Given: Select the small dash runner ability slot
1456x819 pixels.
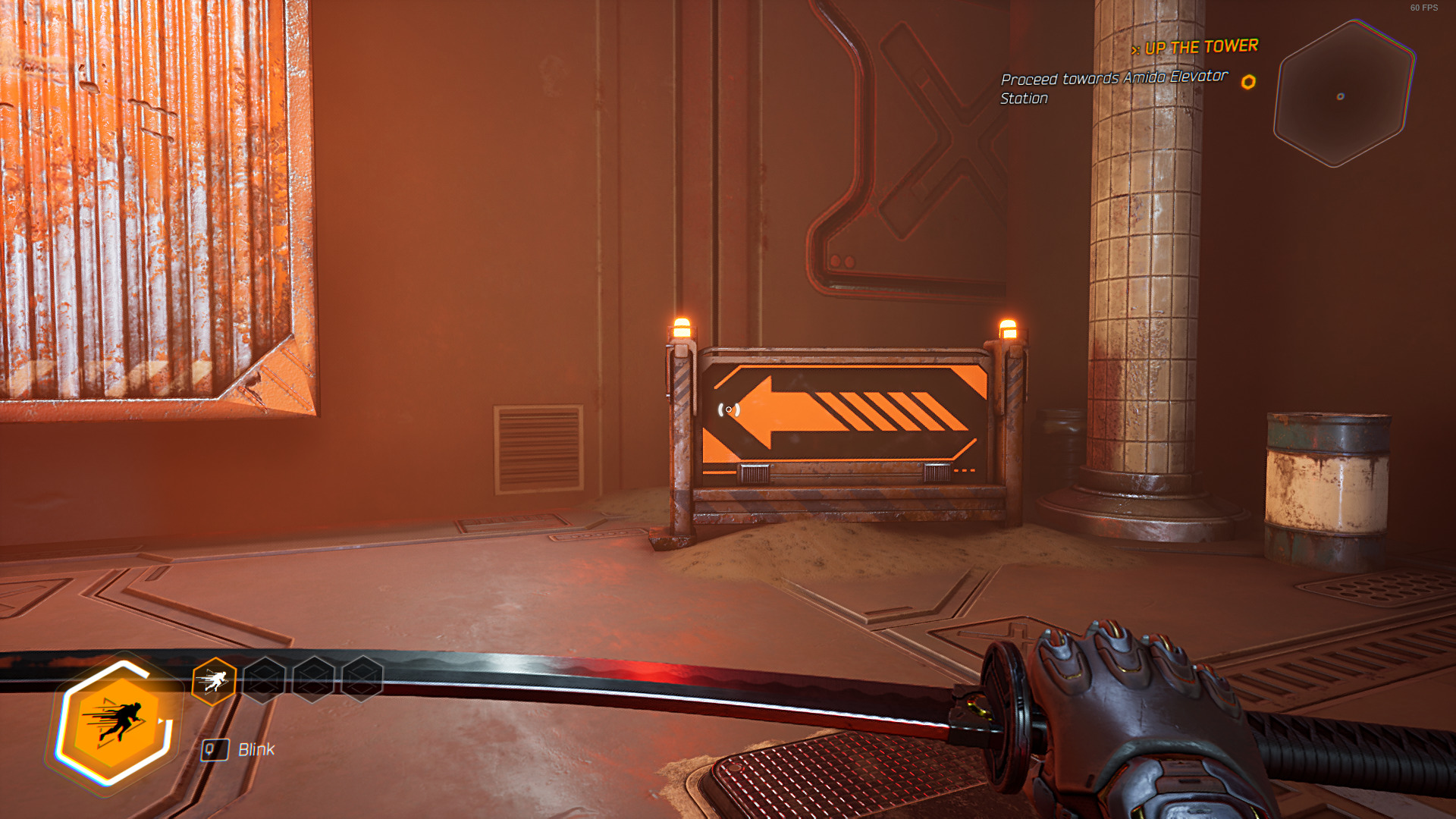Looking at the screenshot, I should pos(214,681).
